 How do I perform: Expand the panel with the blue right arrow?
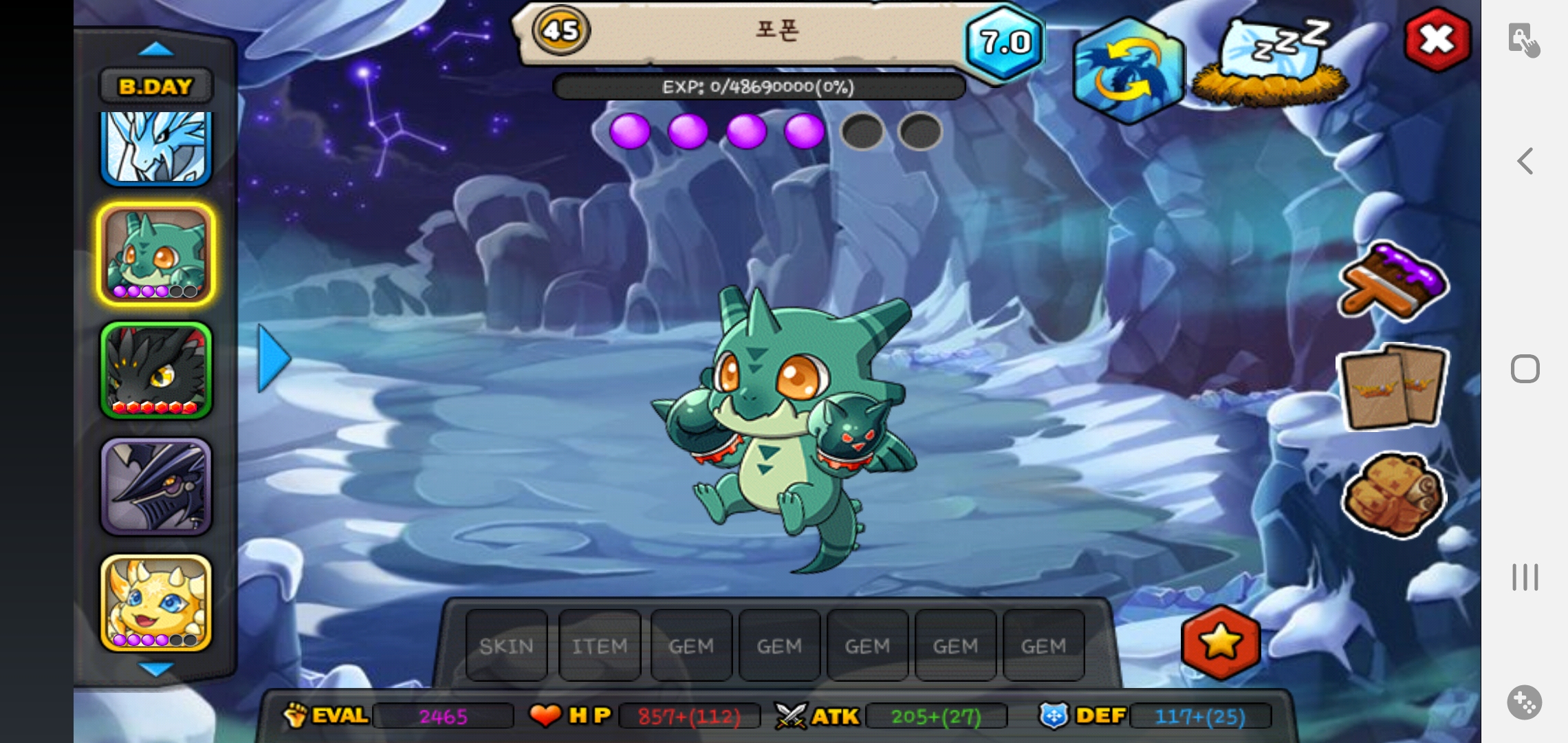pyautogui.click(x=274, y=358)
